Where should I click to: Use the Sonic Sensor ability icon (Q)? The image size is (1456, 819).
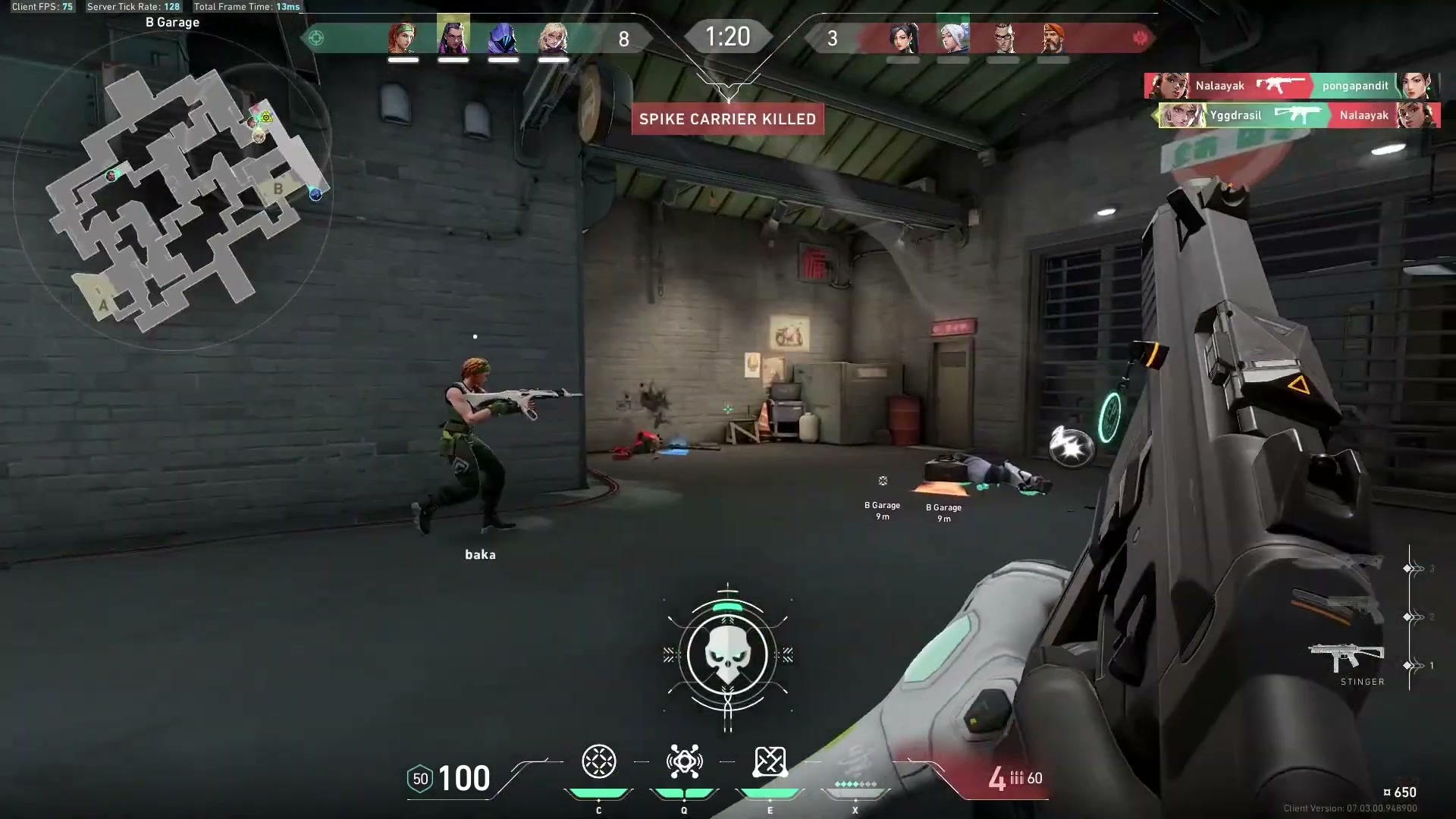(684, 762)
